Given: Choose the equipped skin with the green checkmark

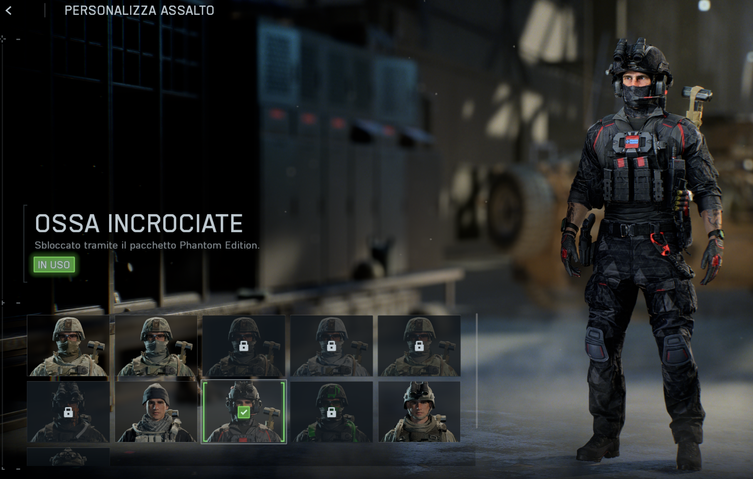Looking at the screenshot, I should pyautogui.click(x=244, y=411).
